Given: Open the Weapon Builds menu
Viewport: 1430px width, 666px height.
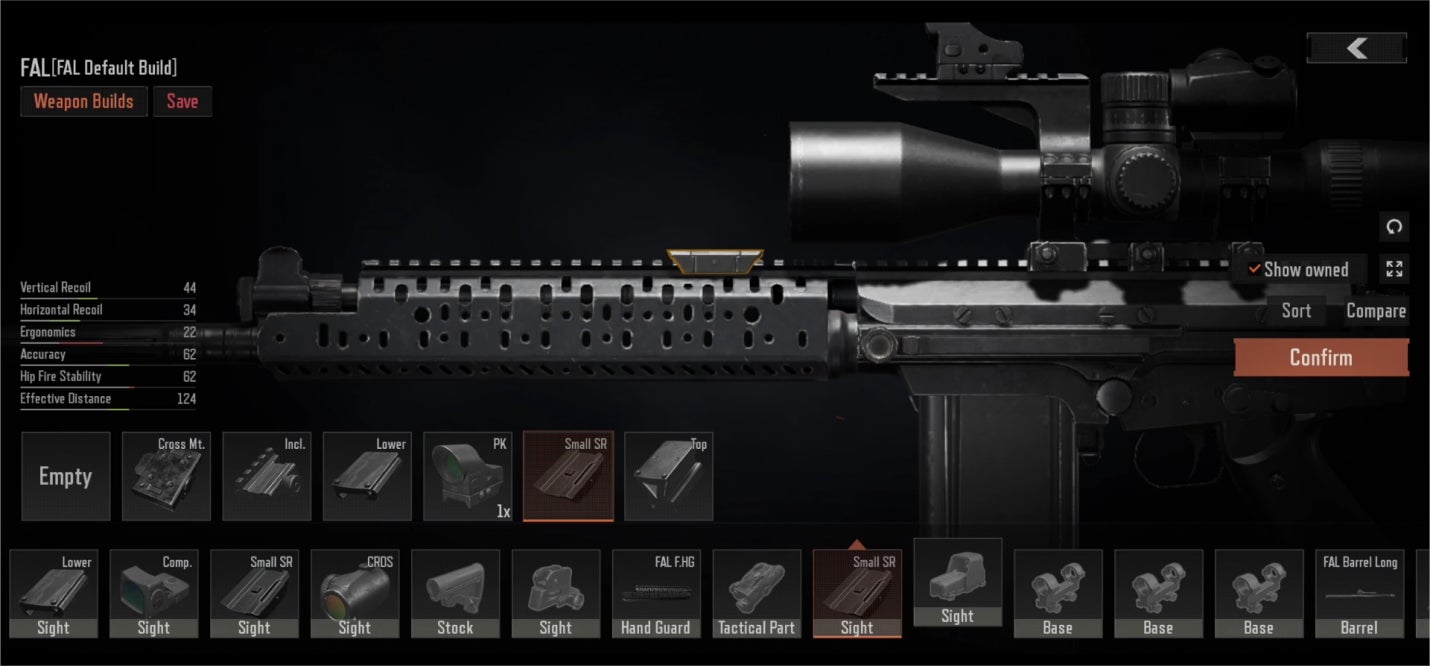Looking at the screenshot, I should click(x=84, y=101).
